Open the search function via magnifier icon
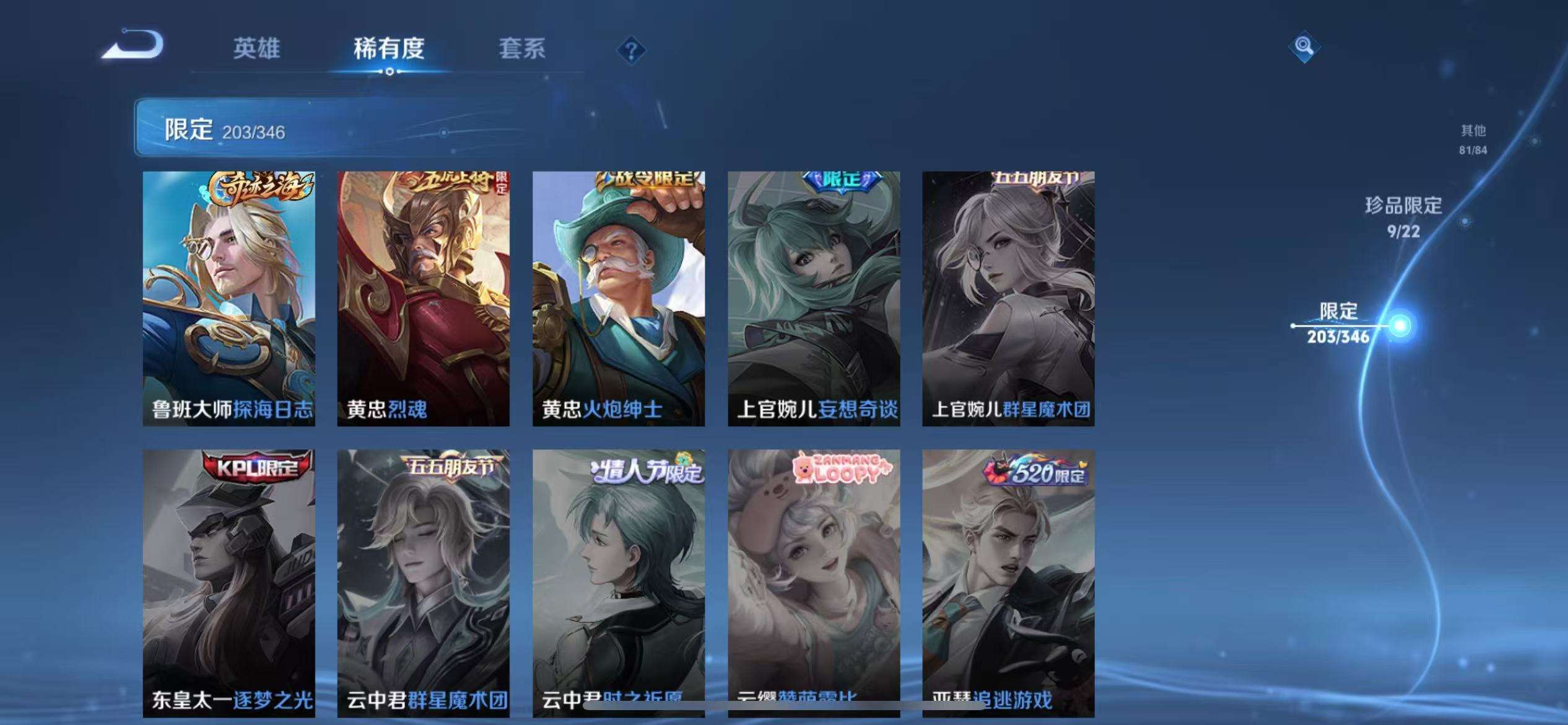Image resolution: width=1568 pixels, height=725 pixels. coord(1304,46)
